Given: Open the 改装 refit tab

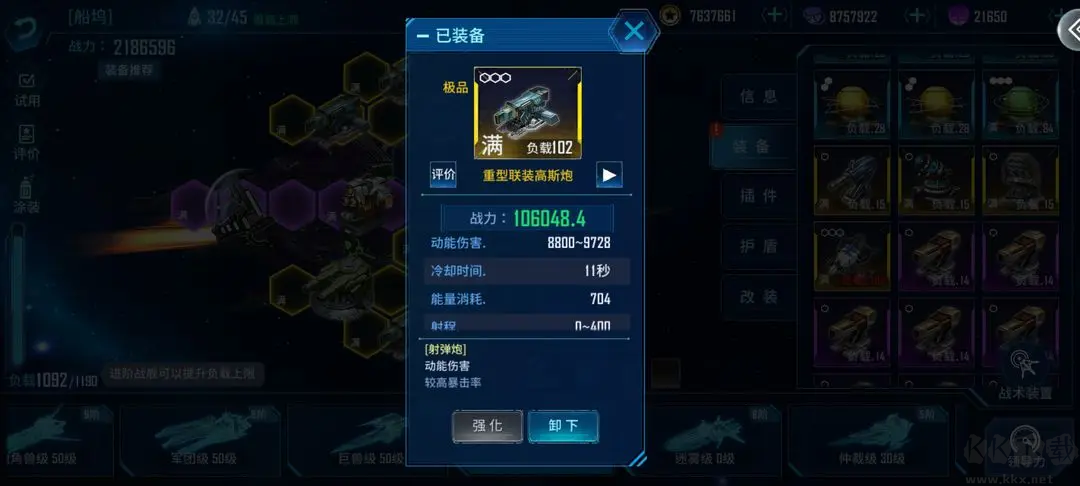Looking at the screenshot, I should coord(758,297).
